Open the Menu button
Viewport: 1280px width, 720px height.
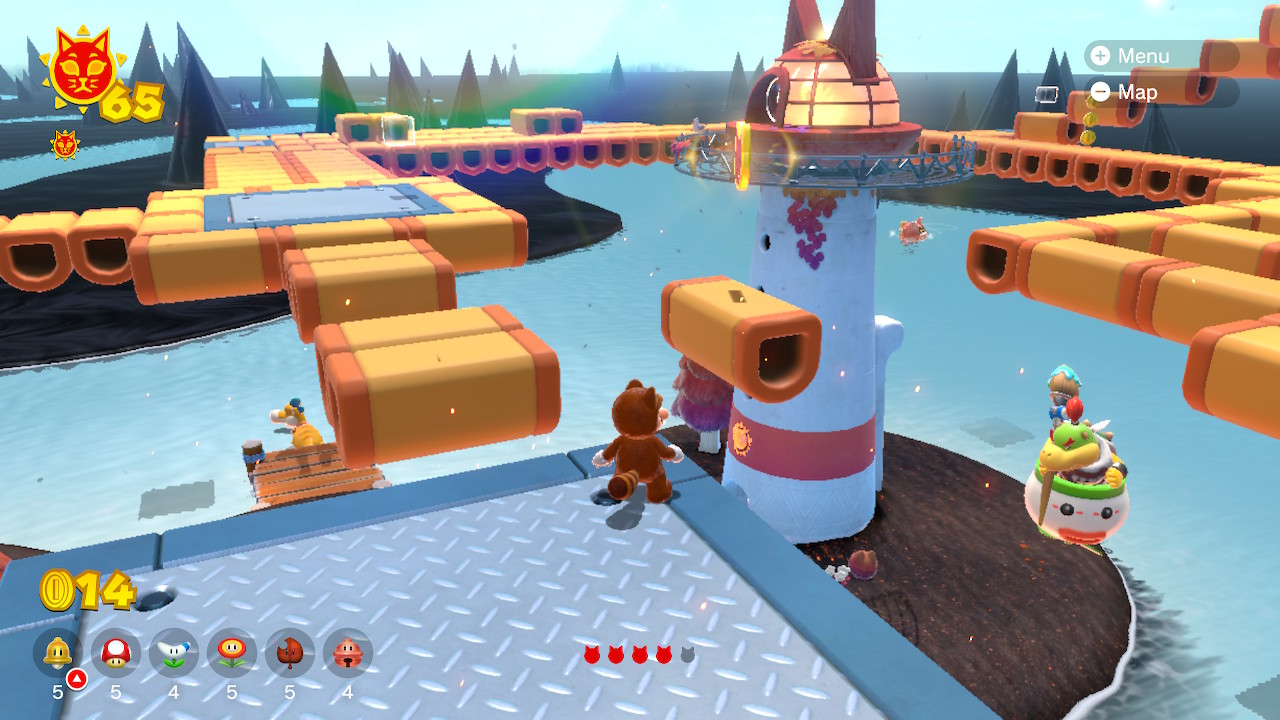(x=1130, y=56)
